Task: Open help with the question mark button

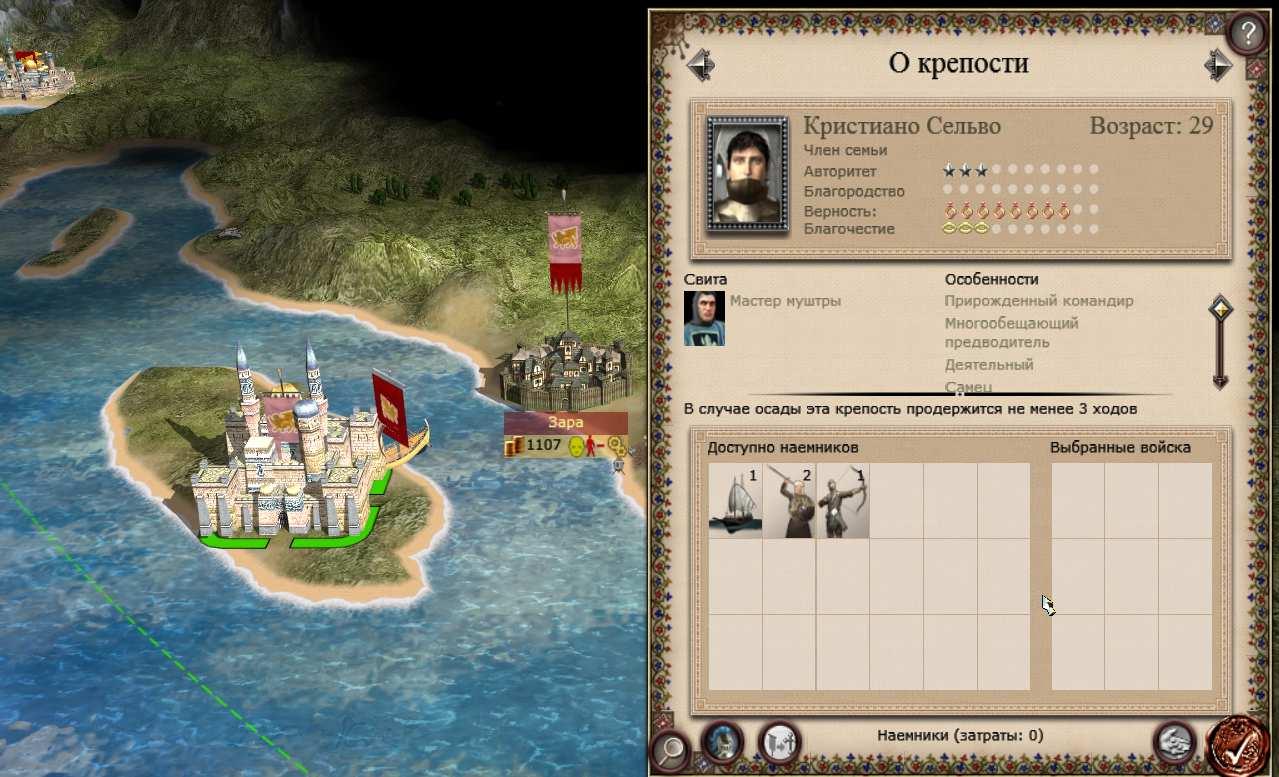Action: [1246, 34]
